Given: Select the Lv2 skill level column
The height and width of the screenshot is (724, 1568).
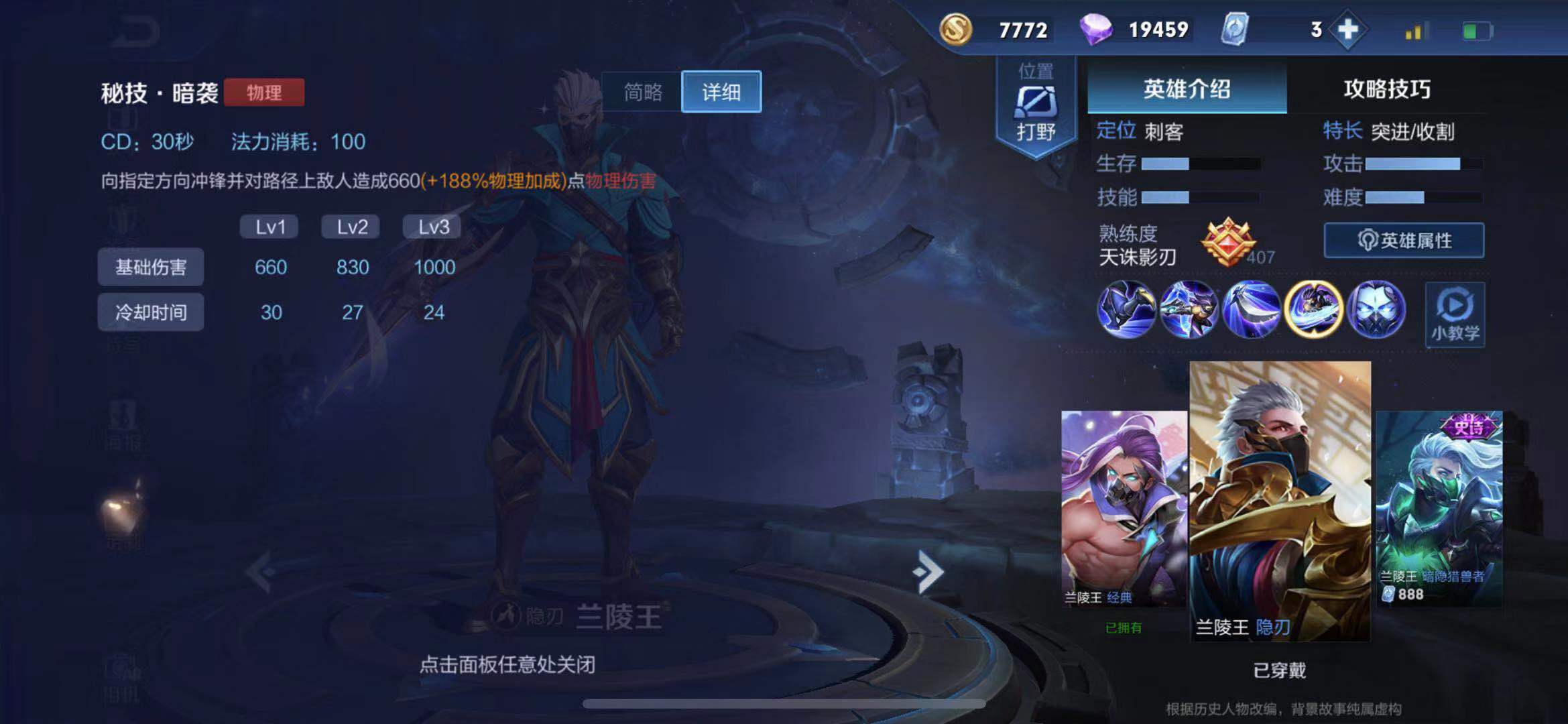Looking at the screenshot, I should tap(351, 227).
